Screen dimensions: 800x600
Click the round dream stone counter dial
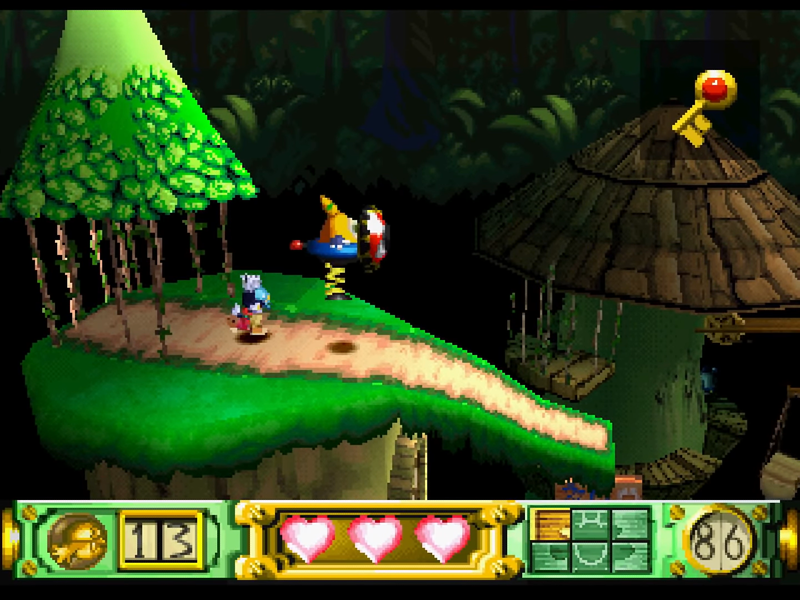721,541
